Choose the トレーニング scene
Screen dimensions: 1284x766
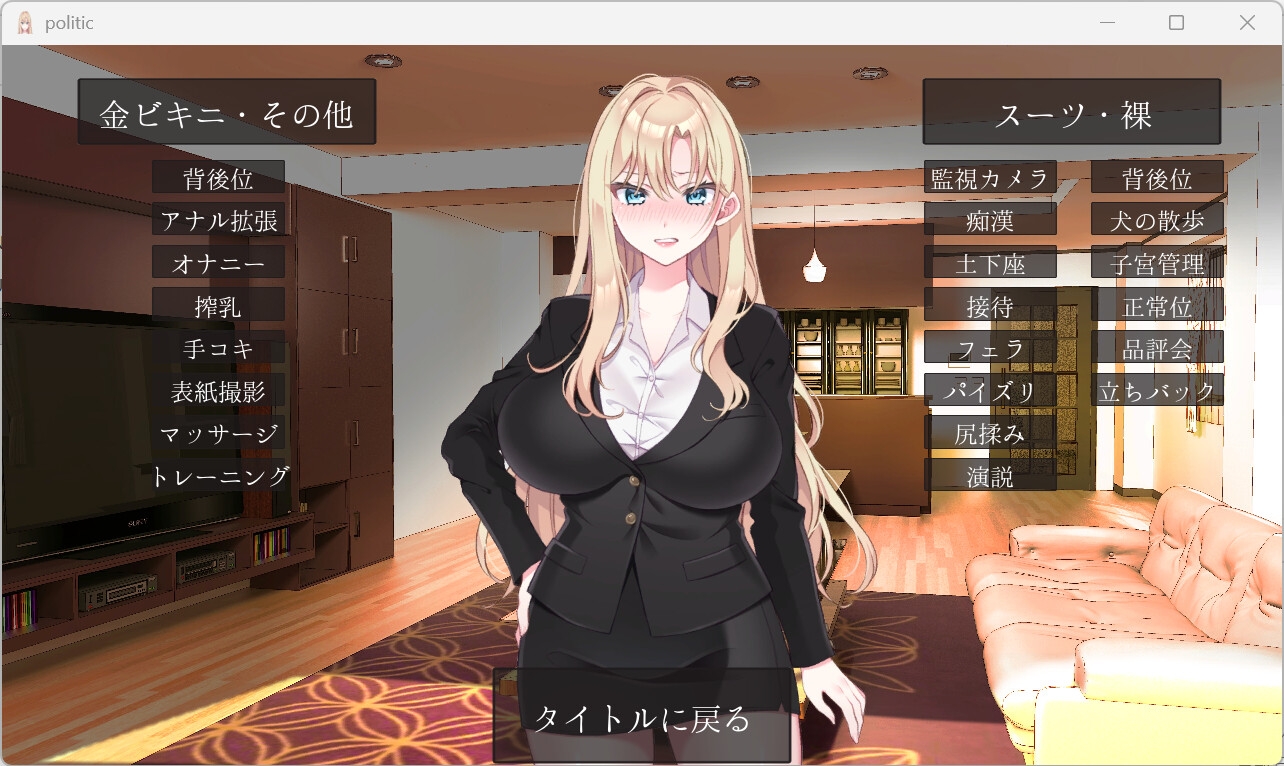(220, 476)
